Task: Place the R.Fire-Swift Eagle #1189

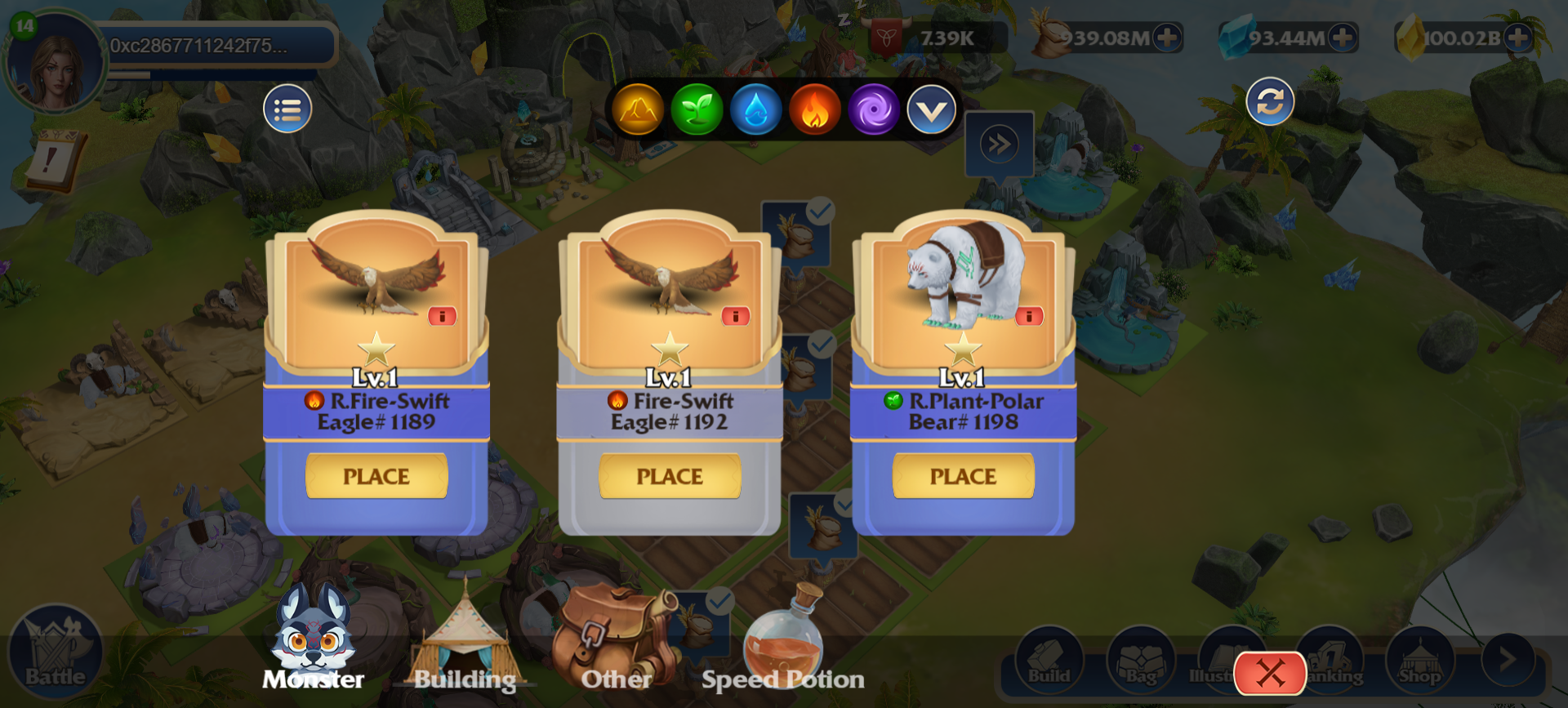Action: 376,476
